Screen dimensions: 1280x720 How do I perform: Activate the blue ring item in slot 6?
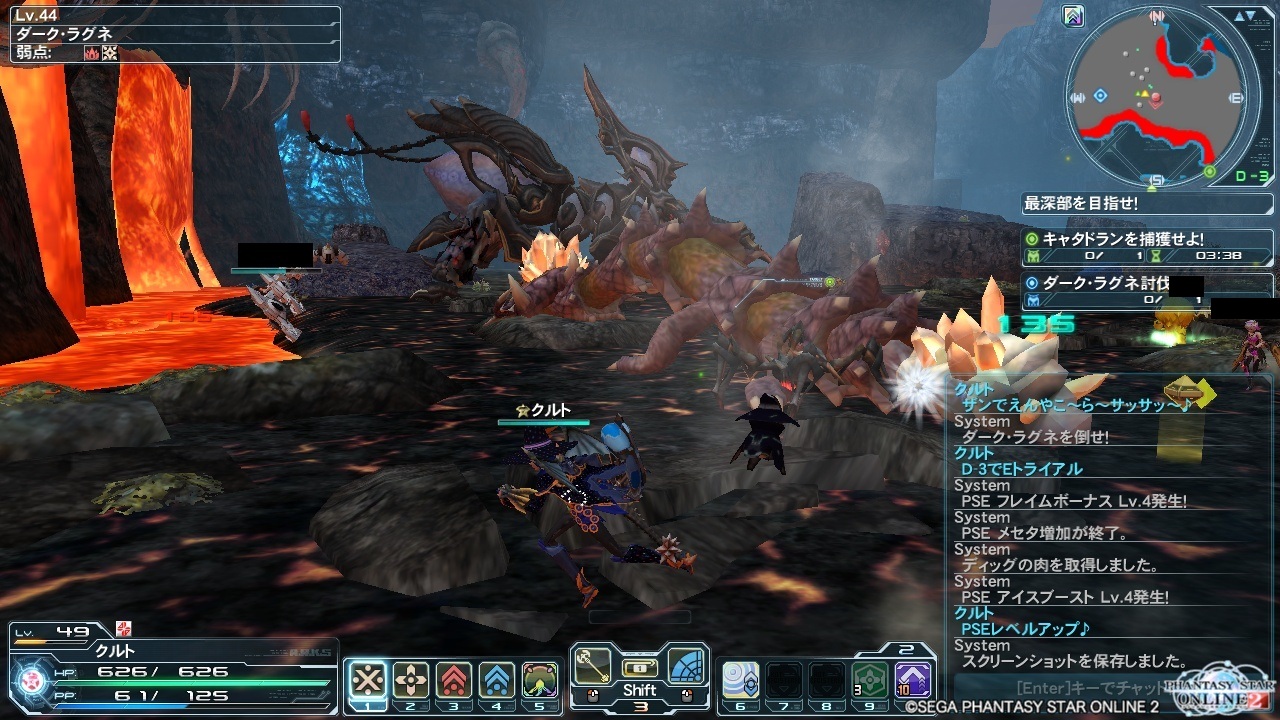(x=740, y=680)
